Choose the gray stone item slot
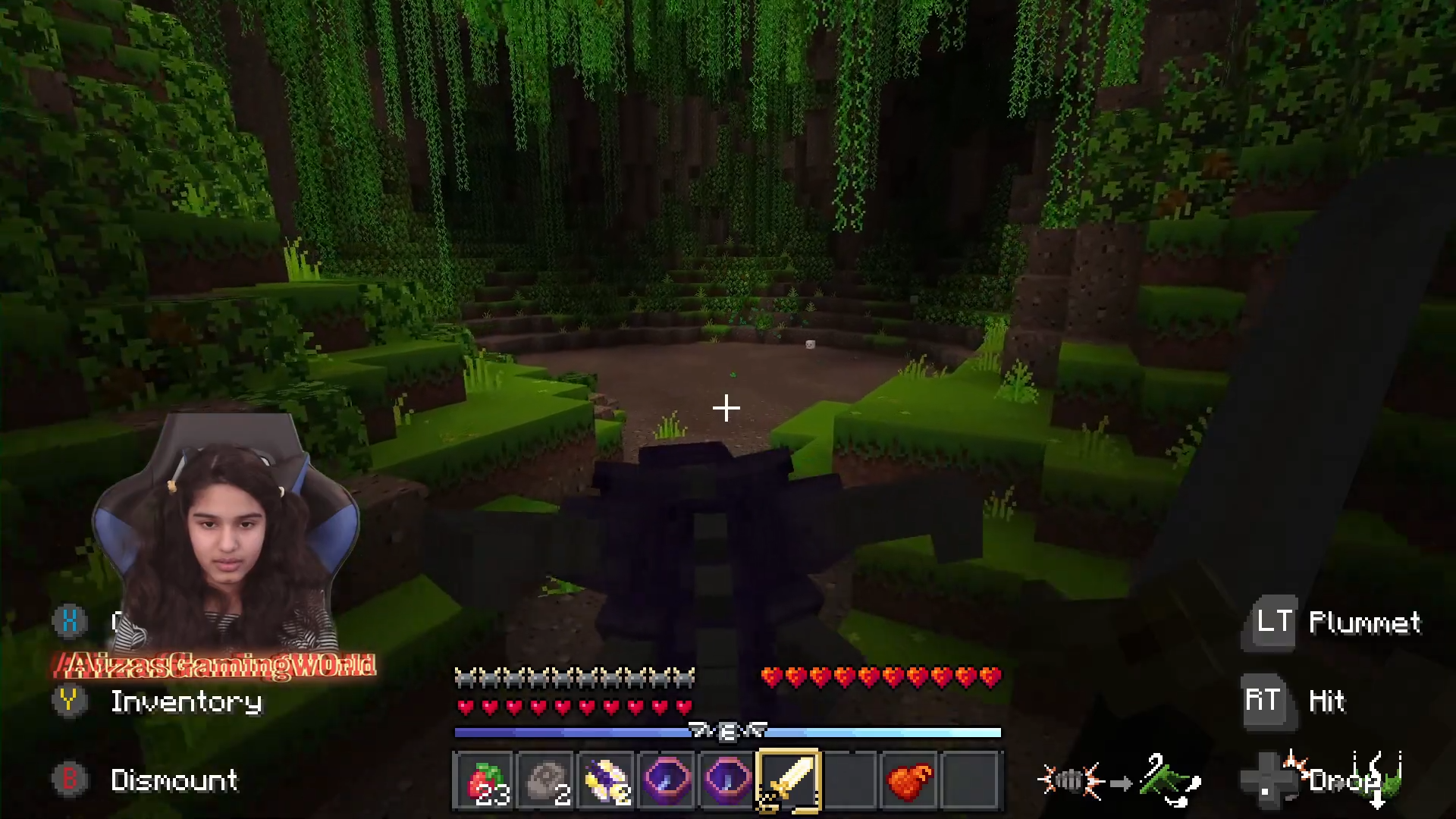Image resolution: width=1456 pixels, height=819 pixels. [x=545, y=781]
